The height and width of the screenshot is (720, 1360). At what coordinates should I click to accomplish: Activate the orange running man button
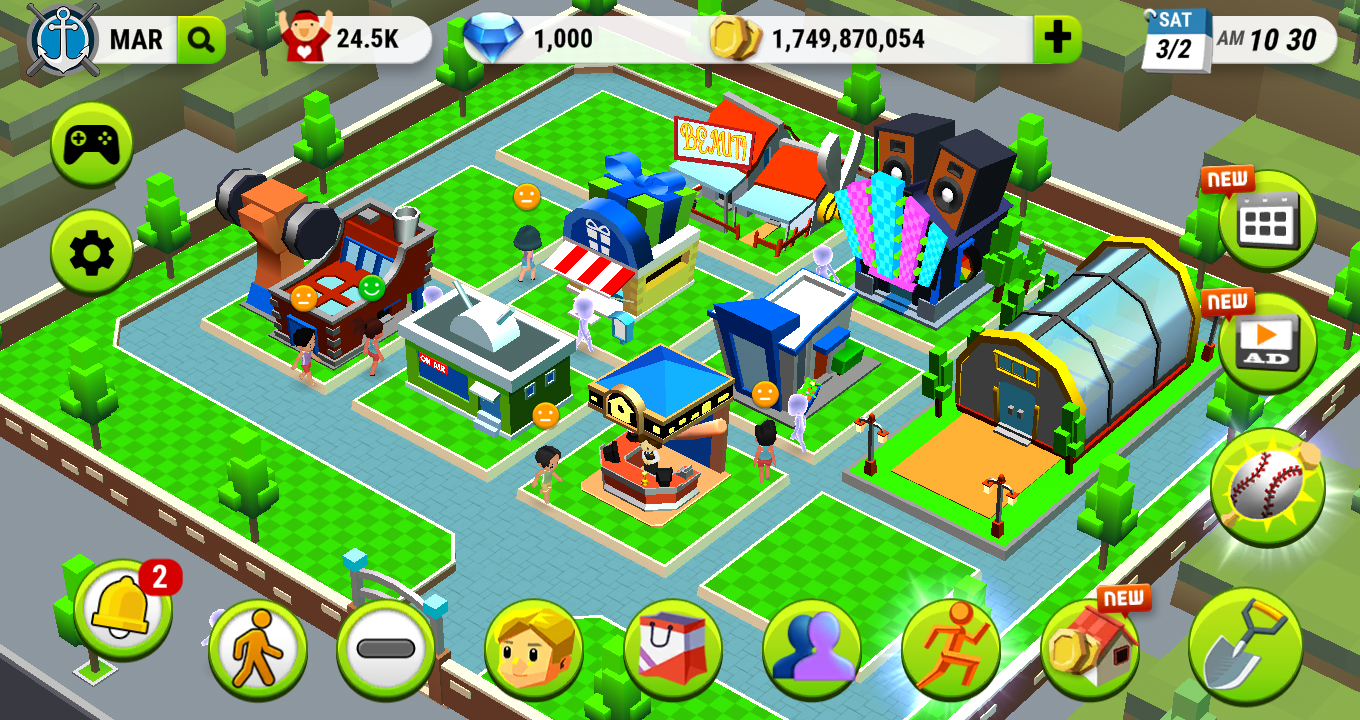coord(950,650)
